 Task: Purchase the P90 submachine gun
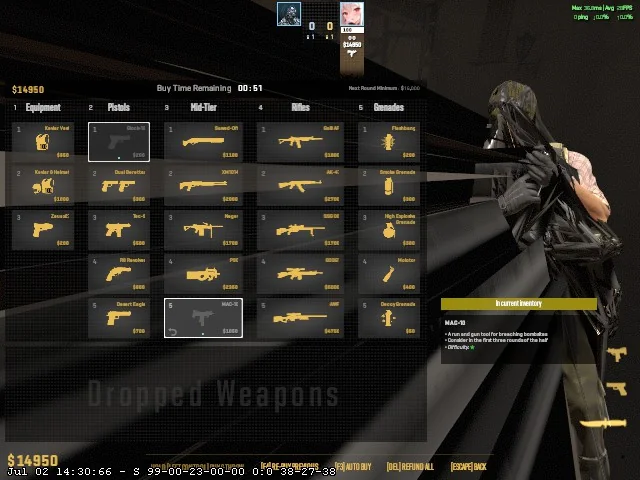click(x=203, y=274)
